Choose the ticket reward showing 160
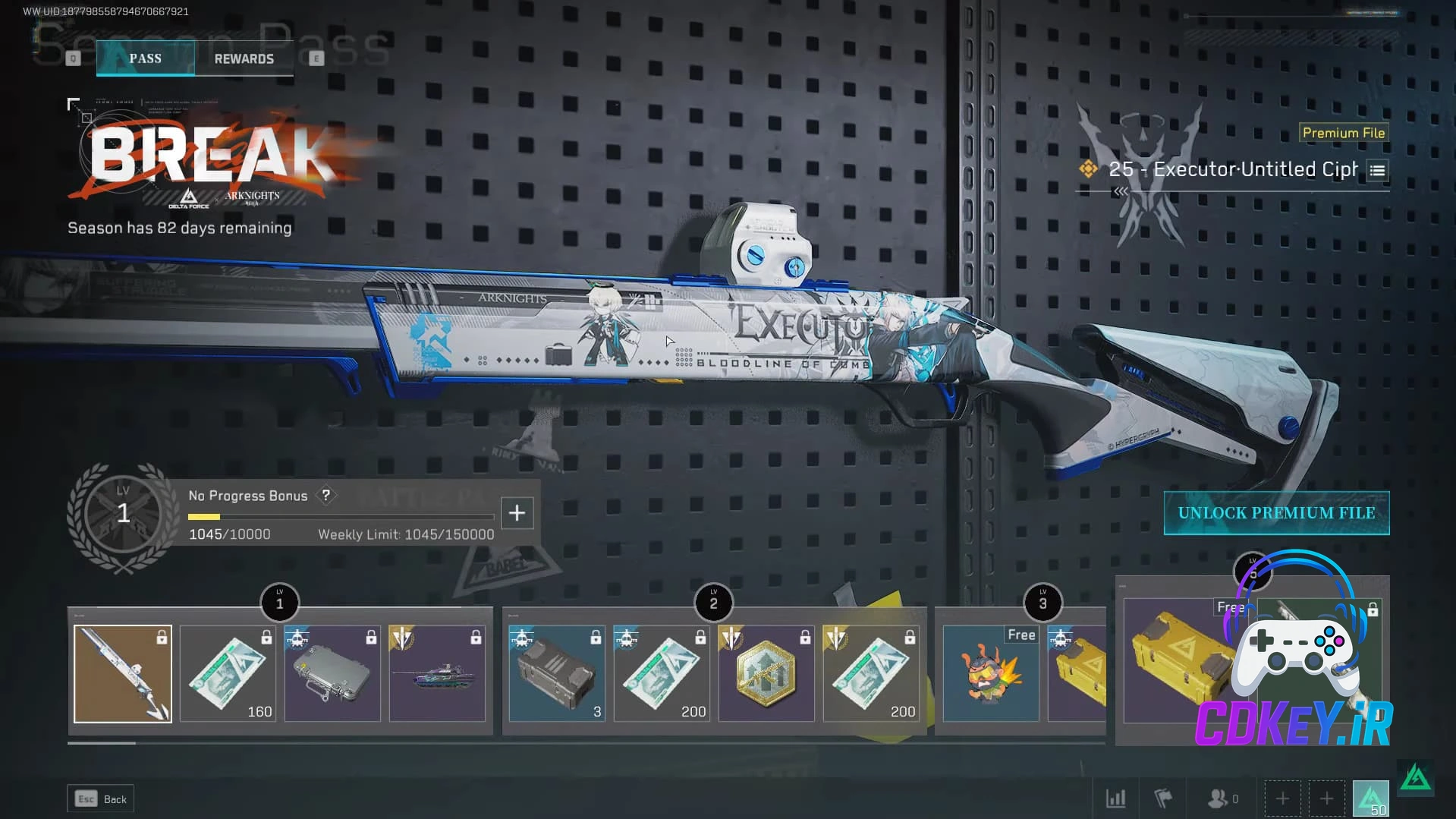The width and height of the screenshot is (1456, 819). point(228,673)
